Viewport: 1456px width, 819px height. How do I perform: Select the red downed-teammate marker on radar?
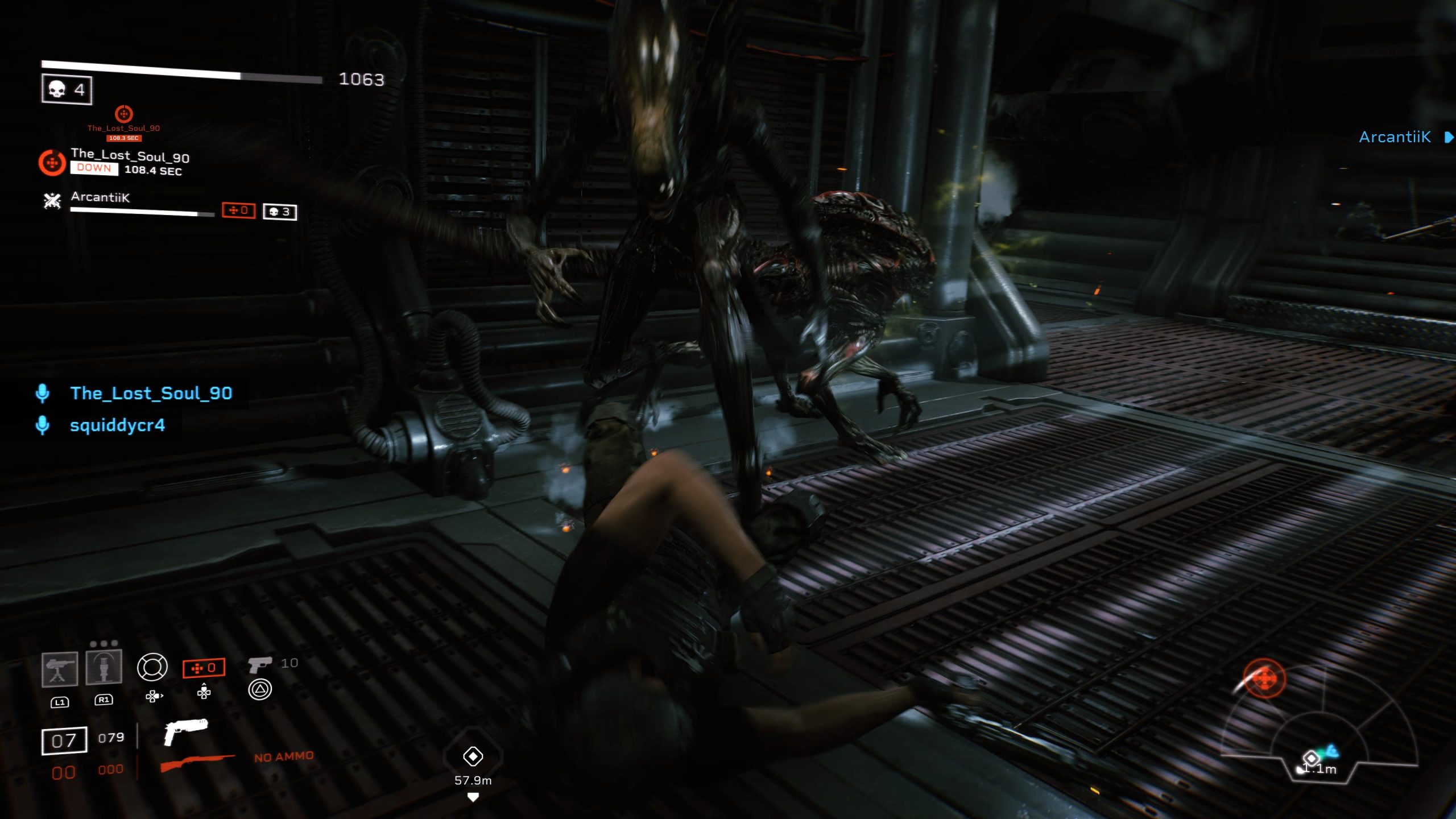coord(1264,678)
